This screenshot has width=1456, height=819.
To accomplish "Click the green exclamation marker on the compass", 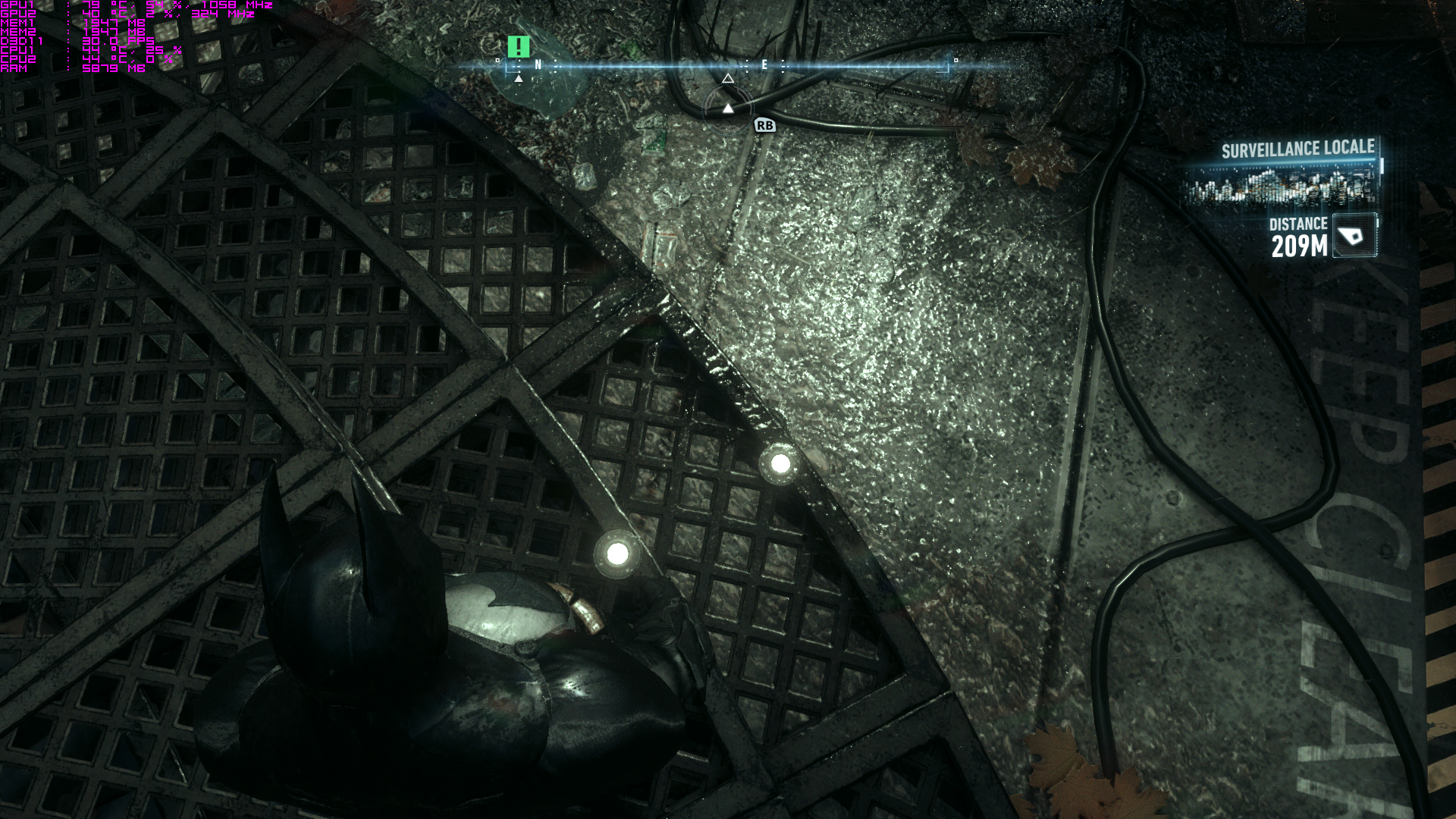I will tap(519, 47).
